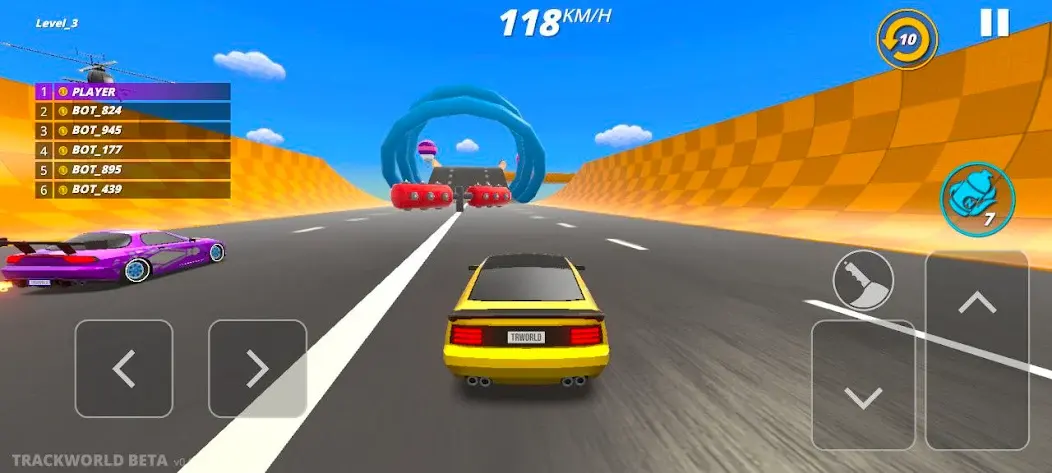This screenshot has height=473, width=1052.
Task: Accelerate using the up arrow pedal
Action: (977, 348)
